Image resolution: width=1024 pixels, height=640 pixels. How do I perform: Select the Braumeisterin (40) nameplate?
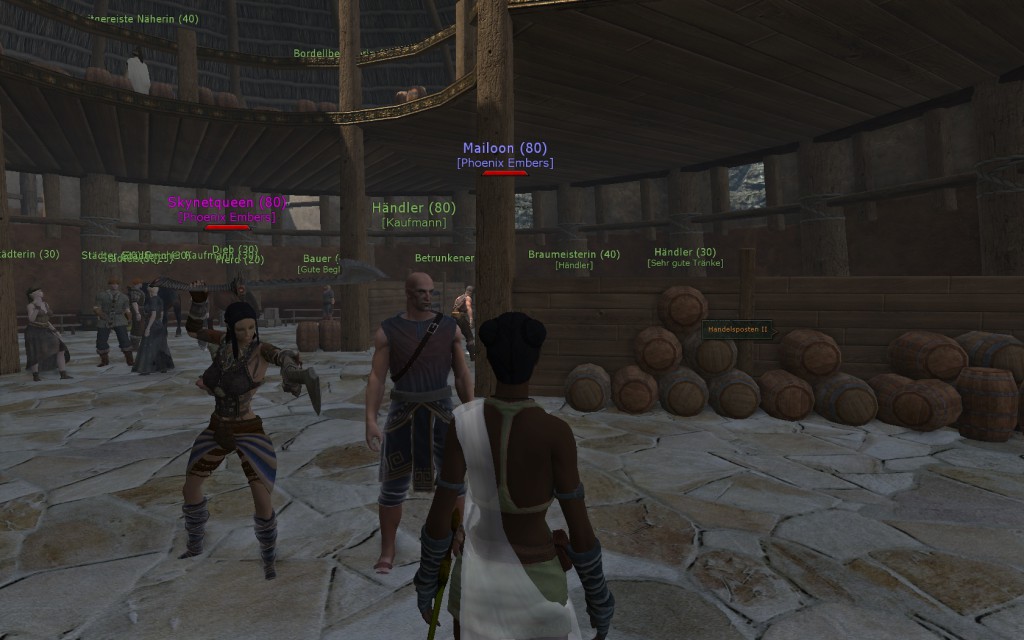click(x=573, y=254)
